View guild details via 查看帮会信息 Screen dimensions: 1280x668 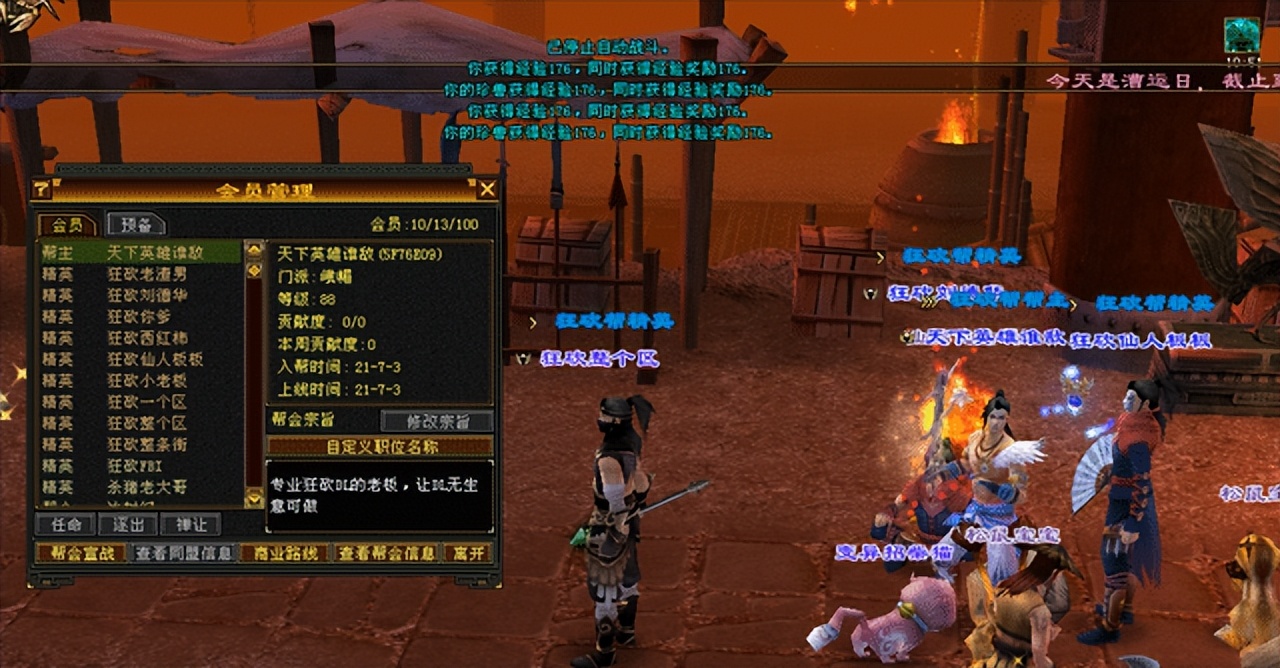(386, 552)
